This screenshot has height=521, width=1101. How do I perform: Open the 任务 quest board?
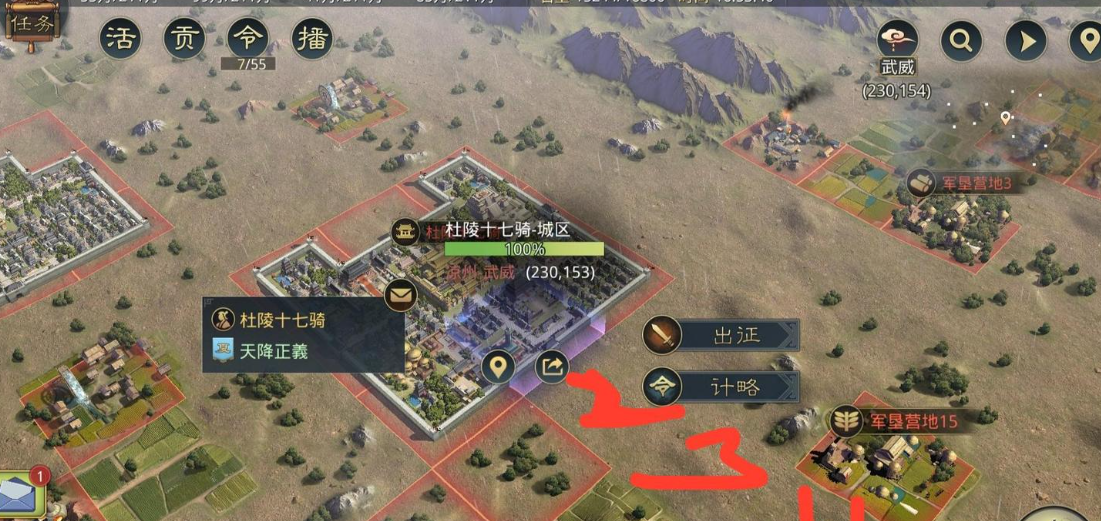pyautogui.click(x=31, y=24)
